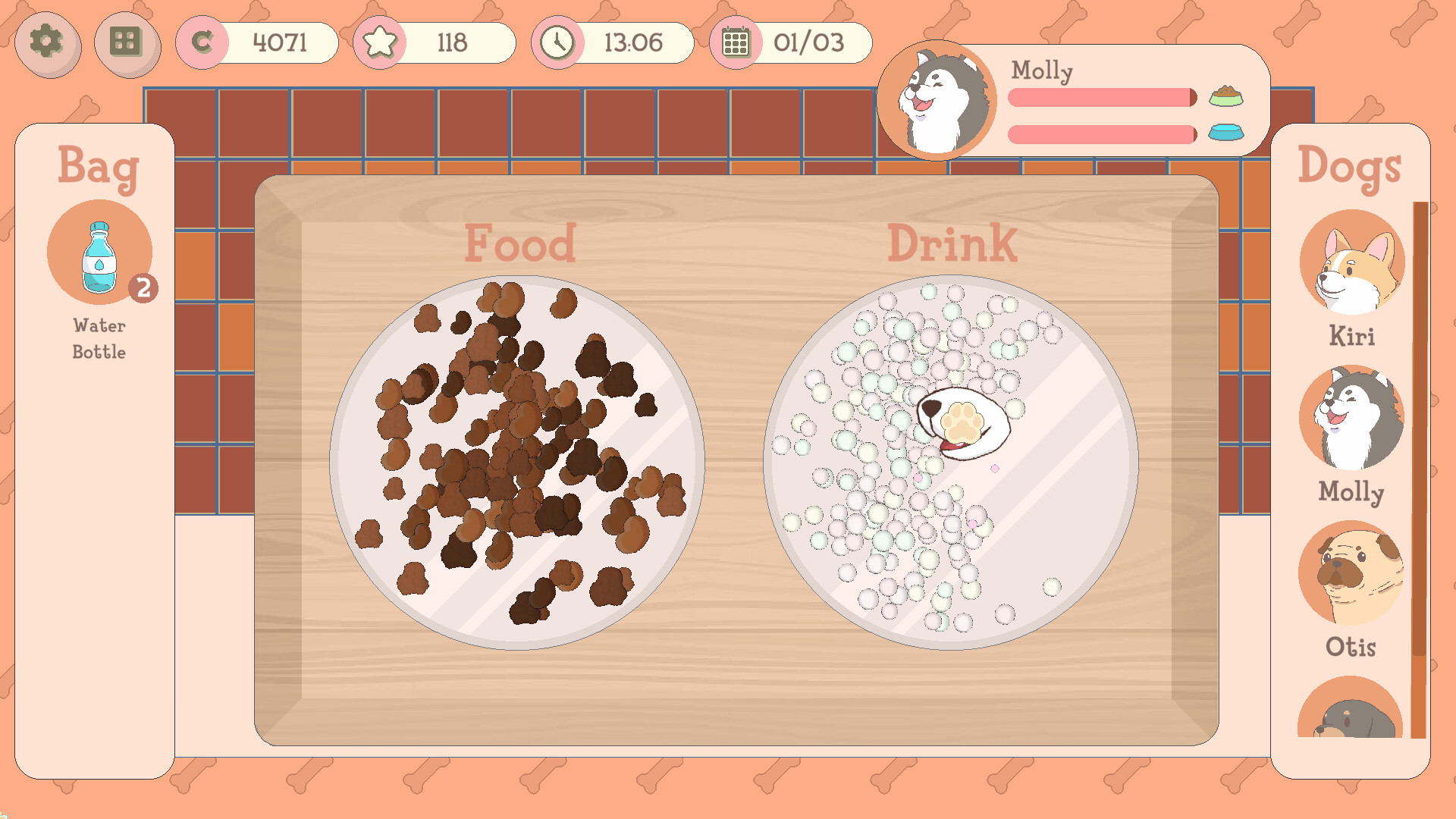Open the calendar showing 01/03
This screenshot has width=1456, height=819.
(x=736, y=42)
